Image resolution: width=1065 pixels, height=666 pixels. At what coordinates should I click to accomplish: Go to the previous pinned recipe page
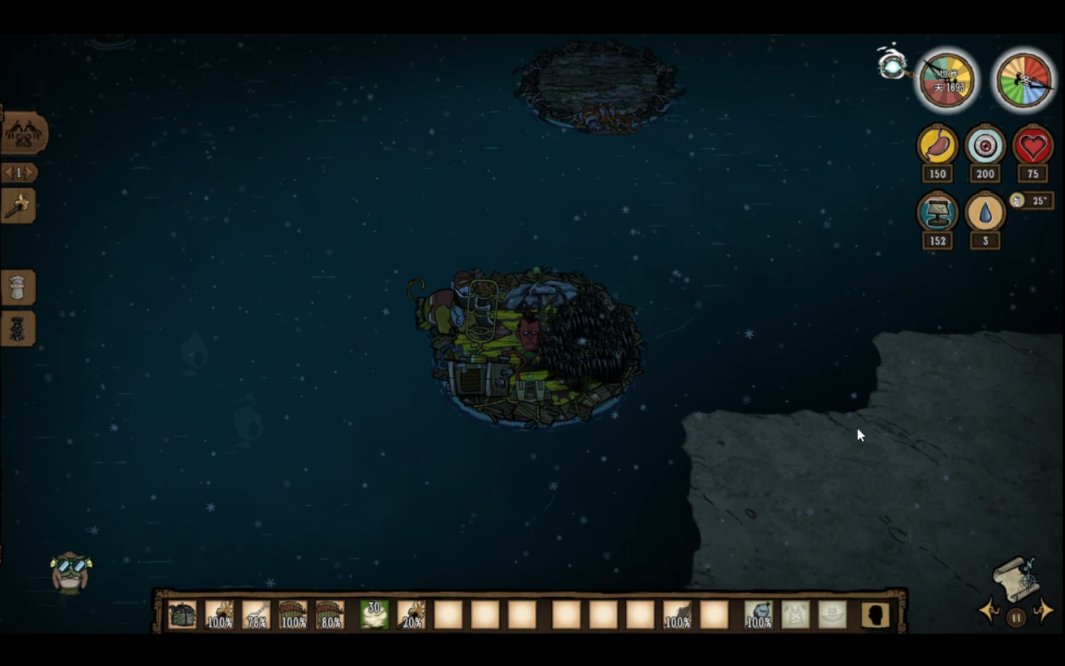click(x=7, y=173)
